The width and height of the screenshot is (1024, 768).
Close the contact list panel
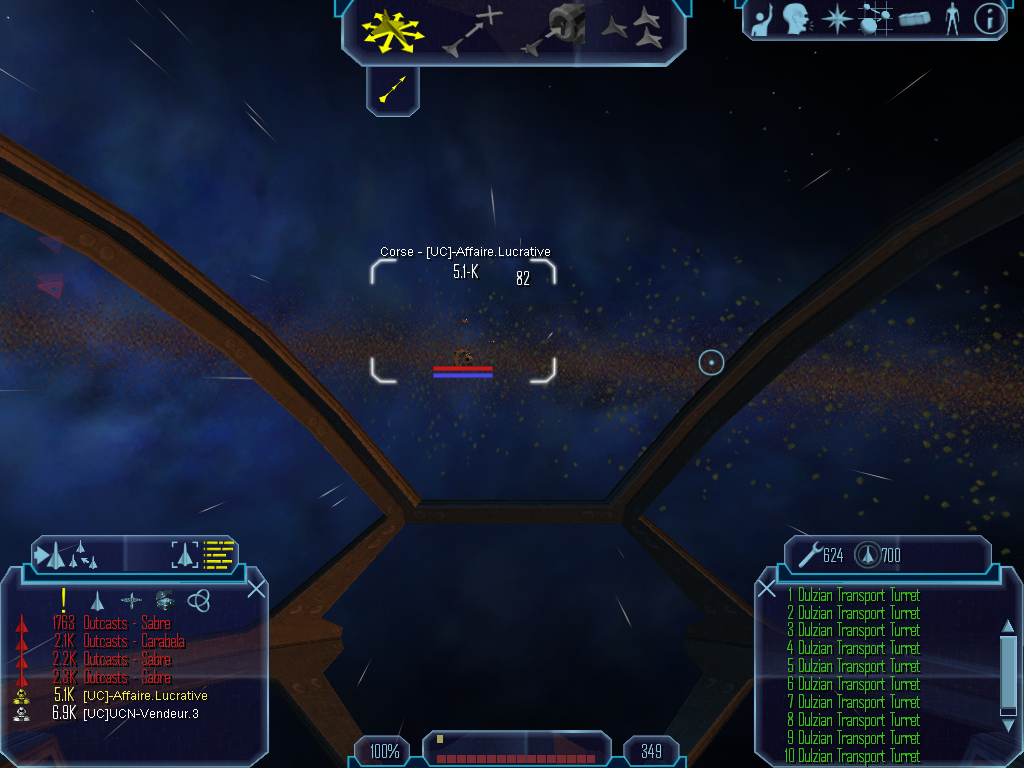(x=256, y=588)
